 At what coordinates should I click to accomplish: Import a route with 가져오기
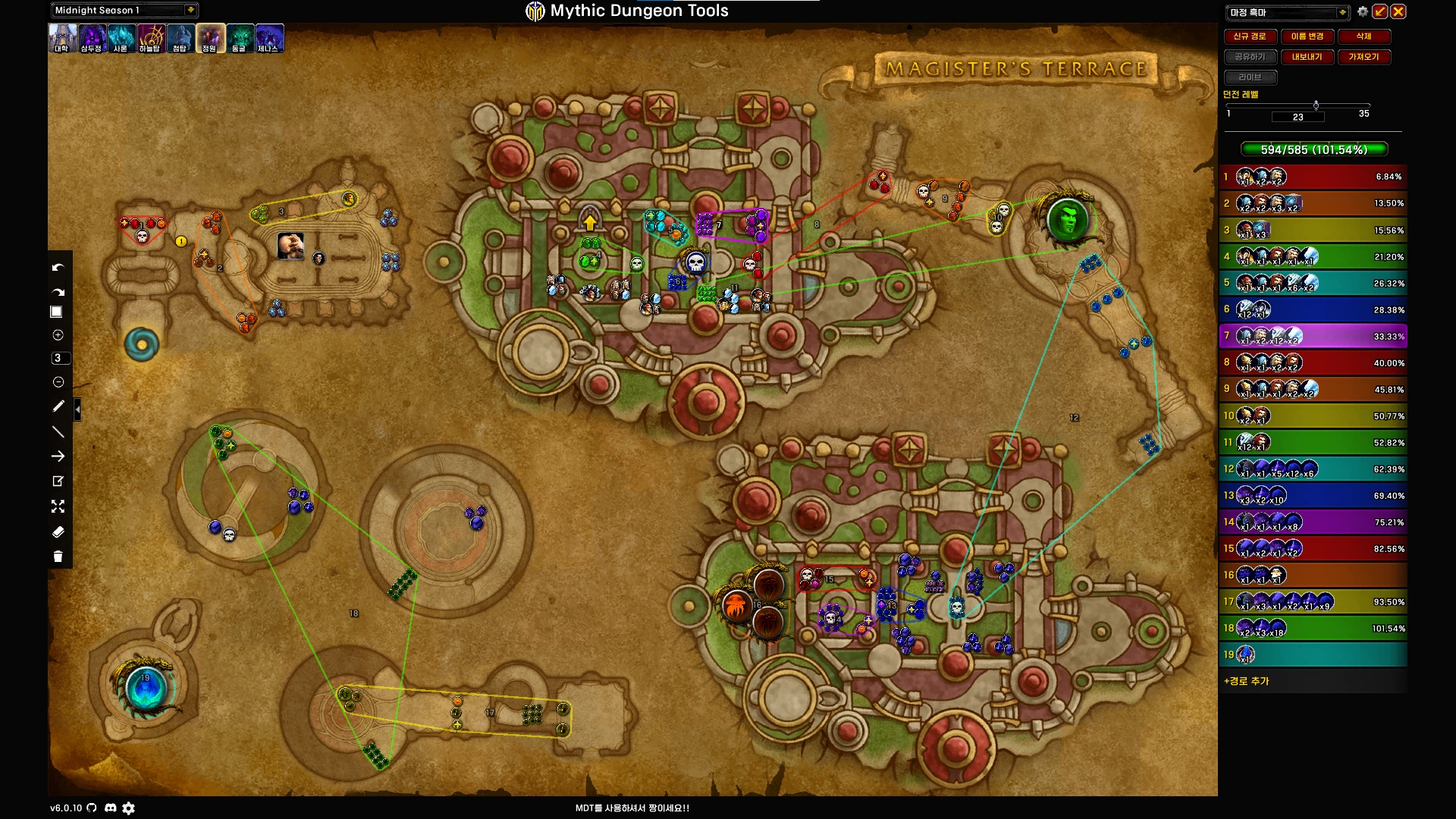coord(1363,57)
